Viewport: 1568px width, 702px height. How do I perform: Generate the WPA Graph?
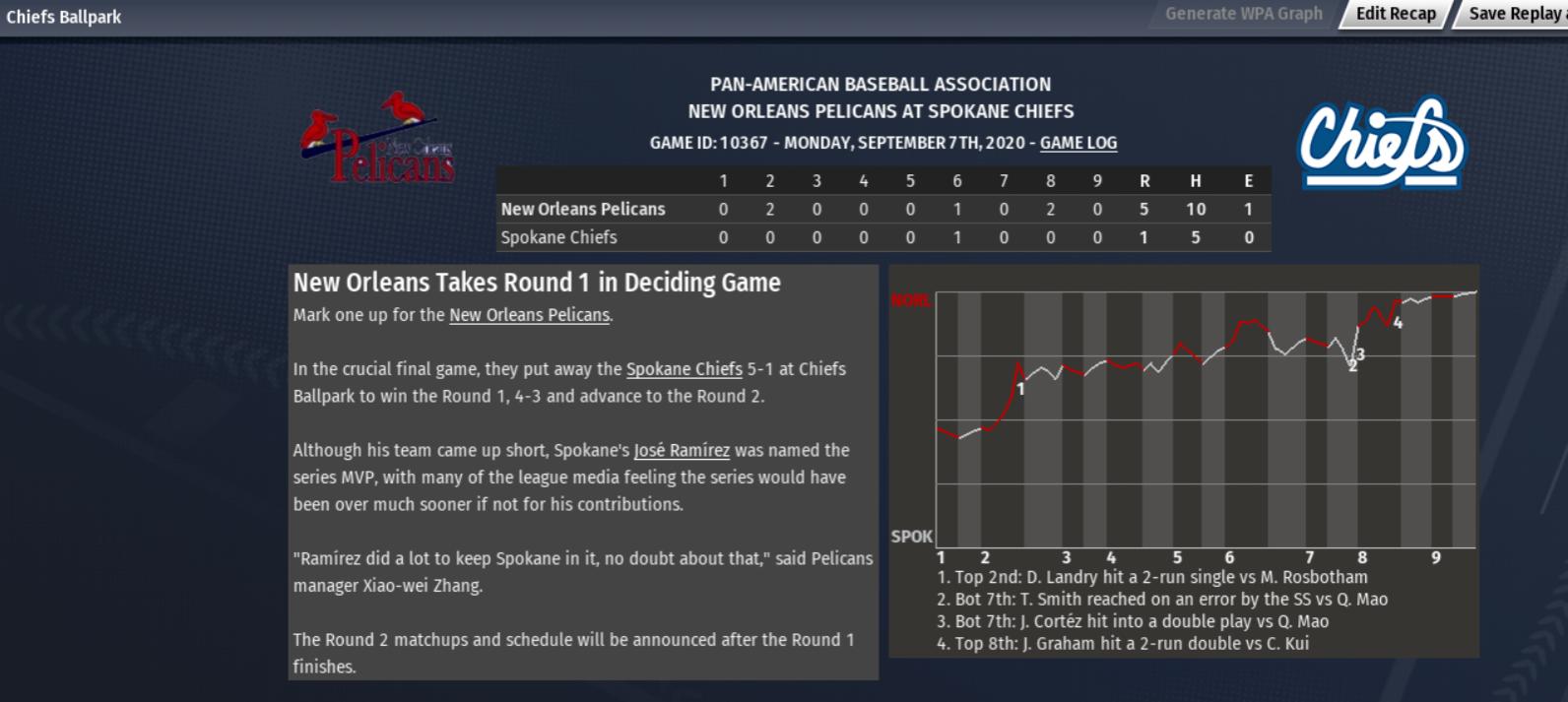pos(1243,14)
